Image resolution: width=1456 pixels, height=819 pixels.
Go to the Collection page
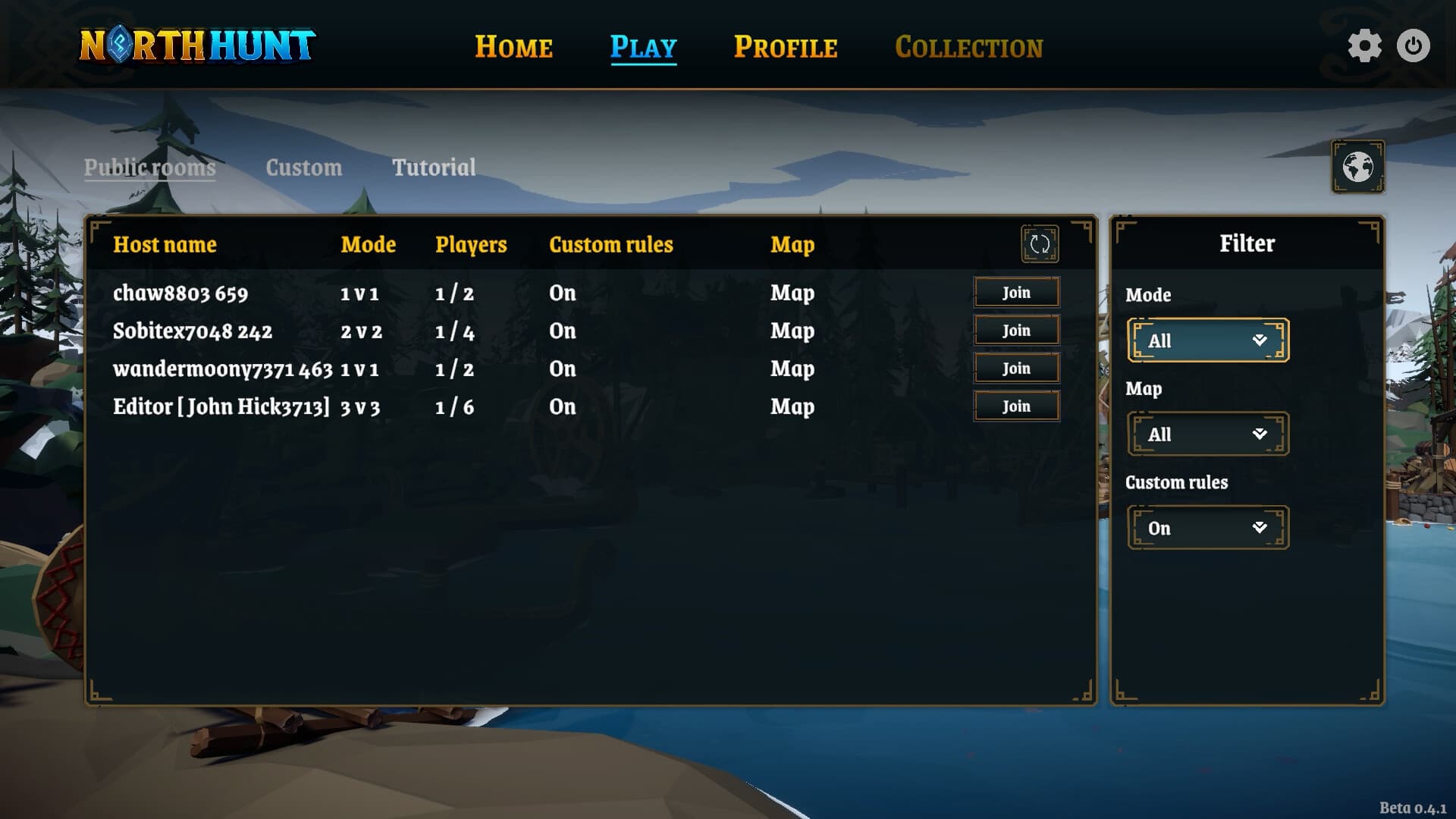tap(968, 47)
